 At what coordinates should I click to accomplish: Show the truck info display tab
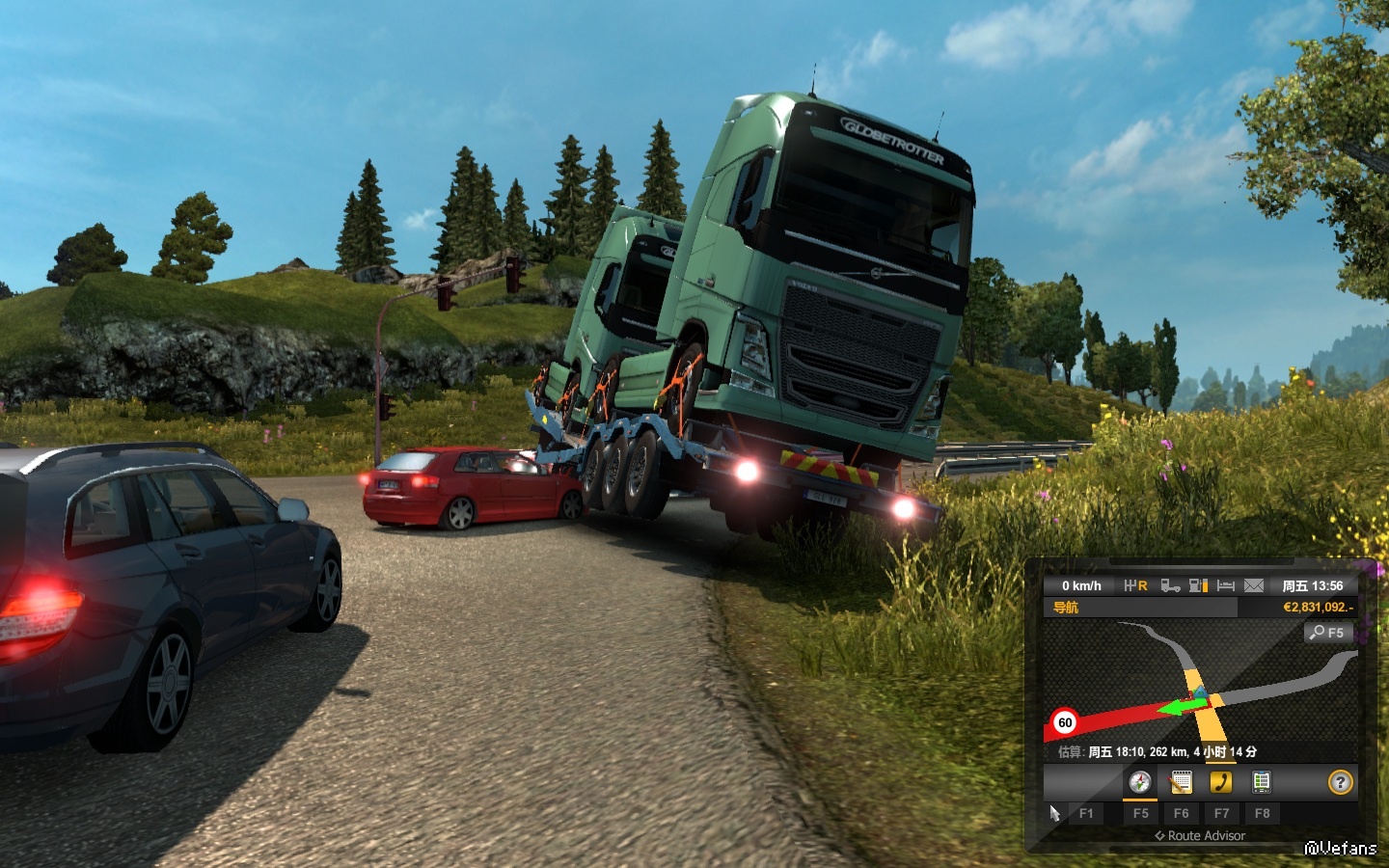click(1261, 782)
